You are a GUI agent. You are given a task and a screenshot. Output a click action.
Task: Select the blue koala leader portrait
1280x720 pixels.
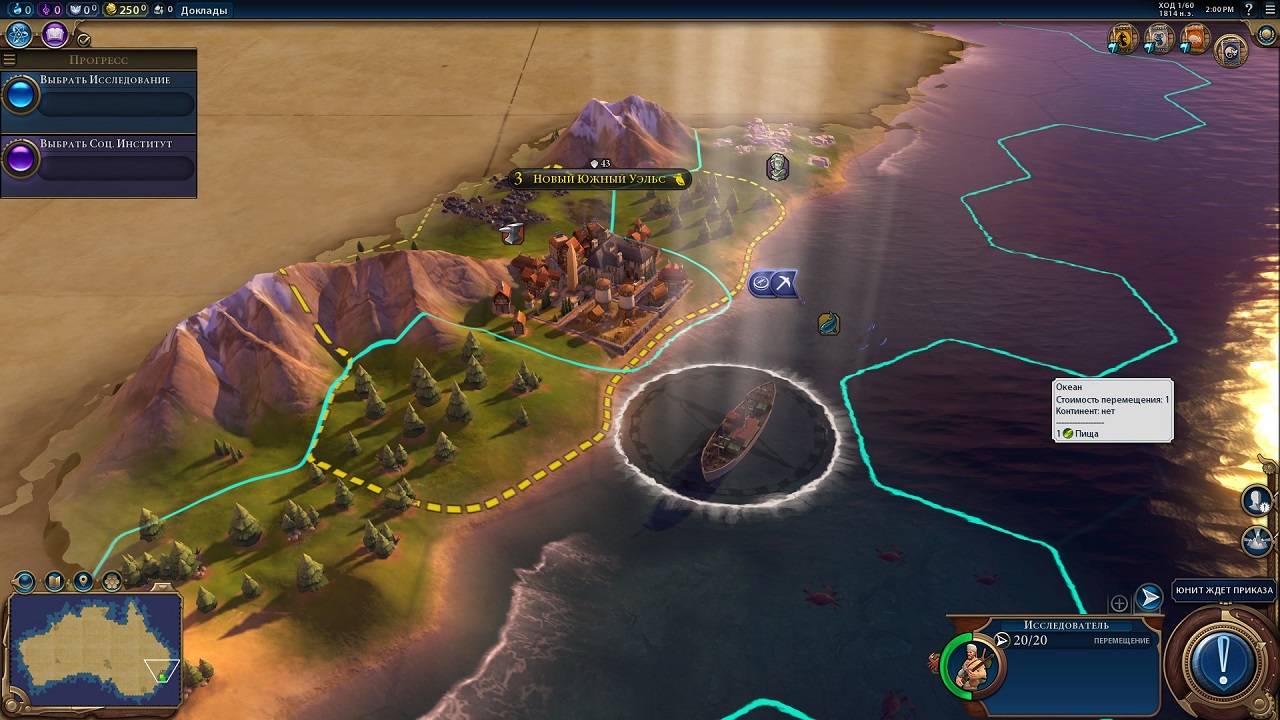coord(1159,39)
